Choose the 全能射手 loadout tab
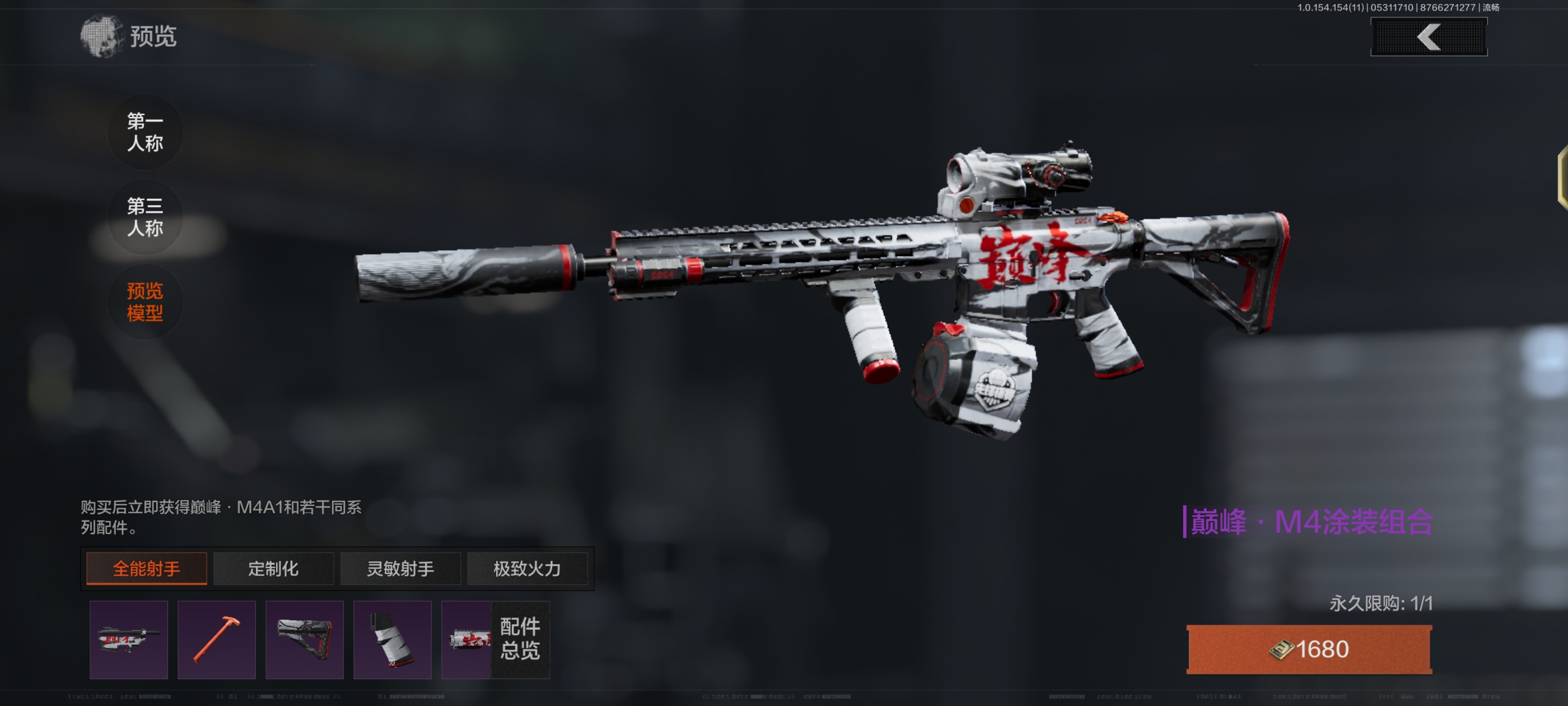Viewport: 1568px width, 706px height. click(x=146, y=568)
